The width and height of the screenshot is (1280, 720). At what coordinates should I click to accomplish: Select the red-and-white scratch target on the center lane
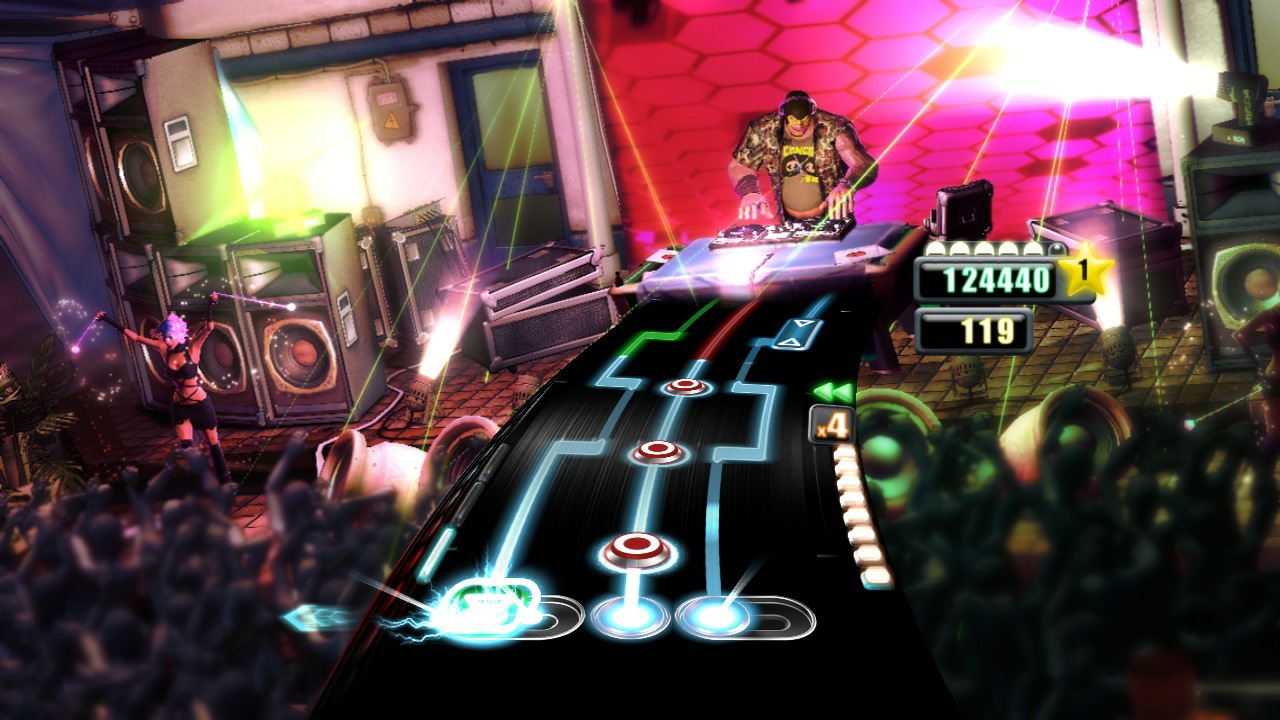tap(635, 548)
